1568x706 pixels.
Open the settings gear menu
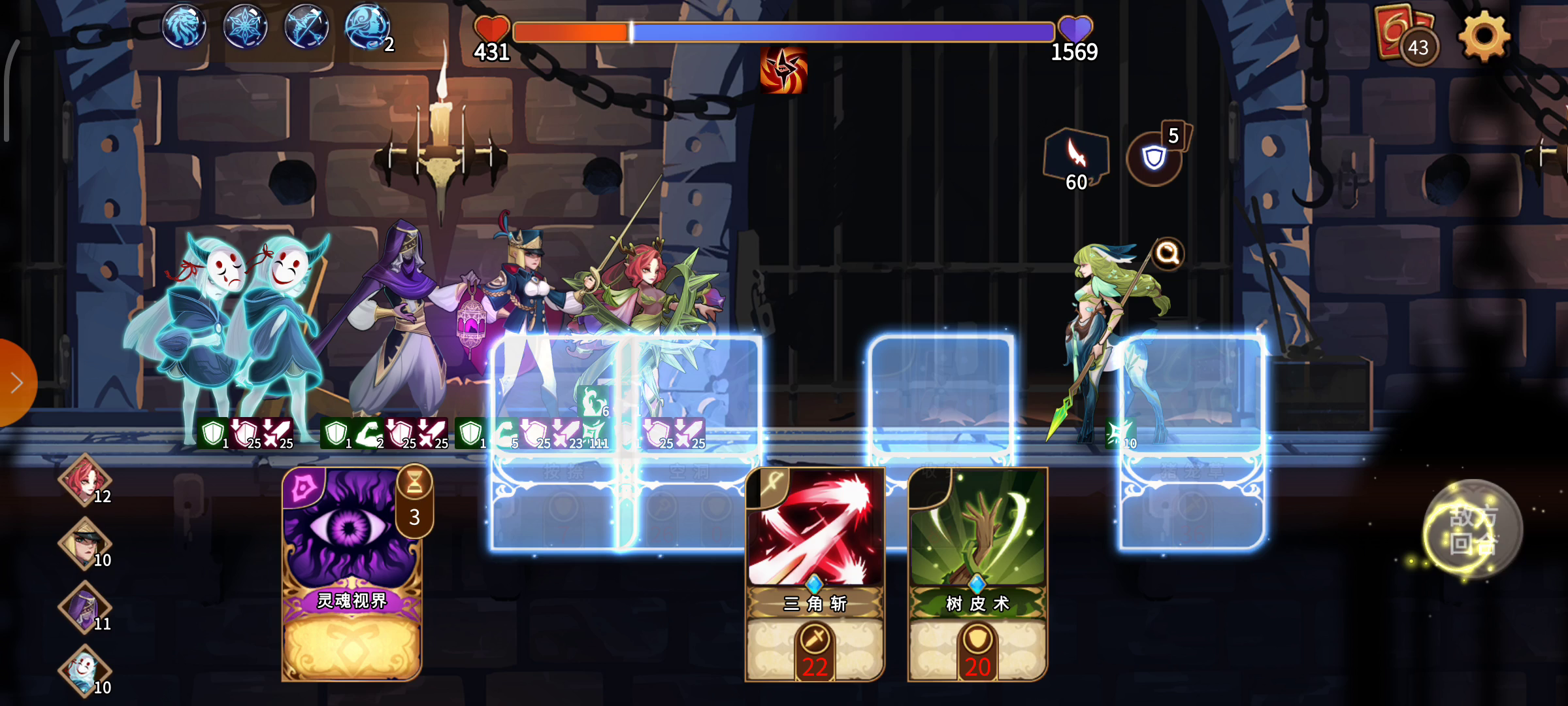pyautogui.click(x=1483, y=36)
